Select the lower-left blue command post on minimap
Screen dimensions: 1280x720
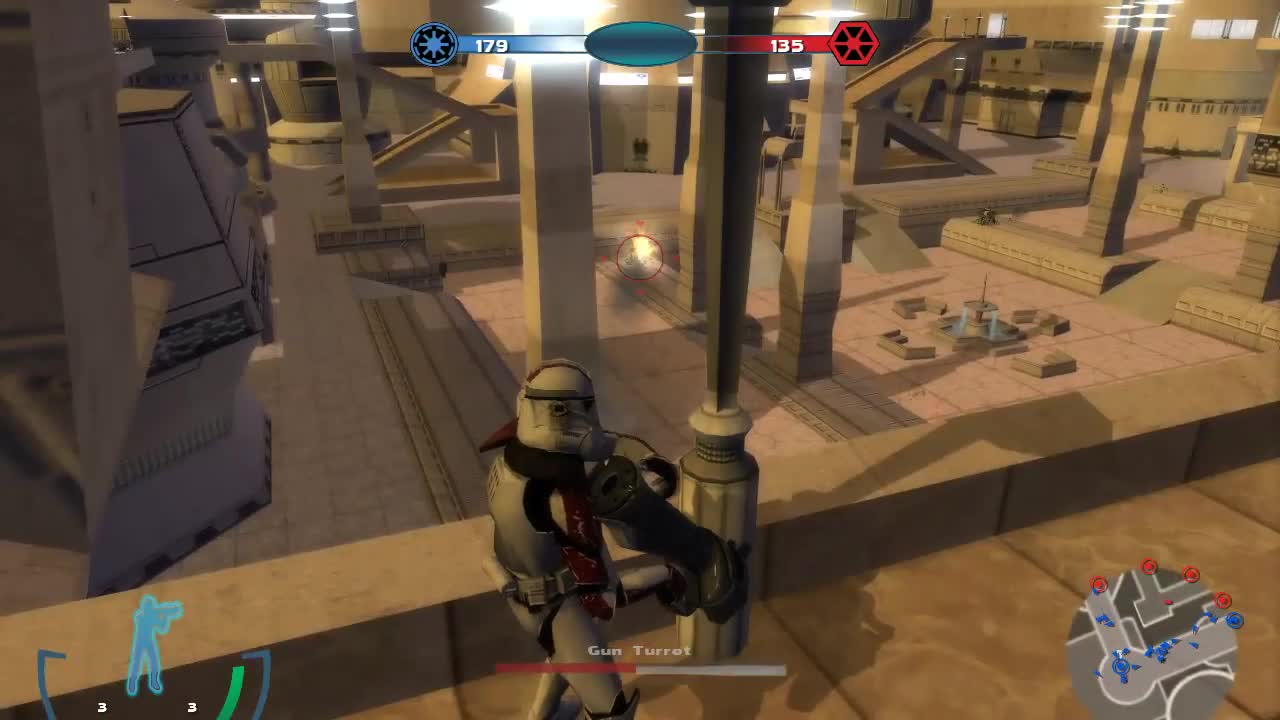tap(1120, 666)
